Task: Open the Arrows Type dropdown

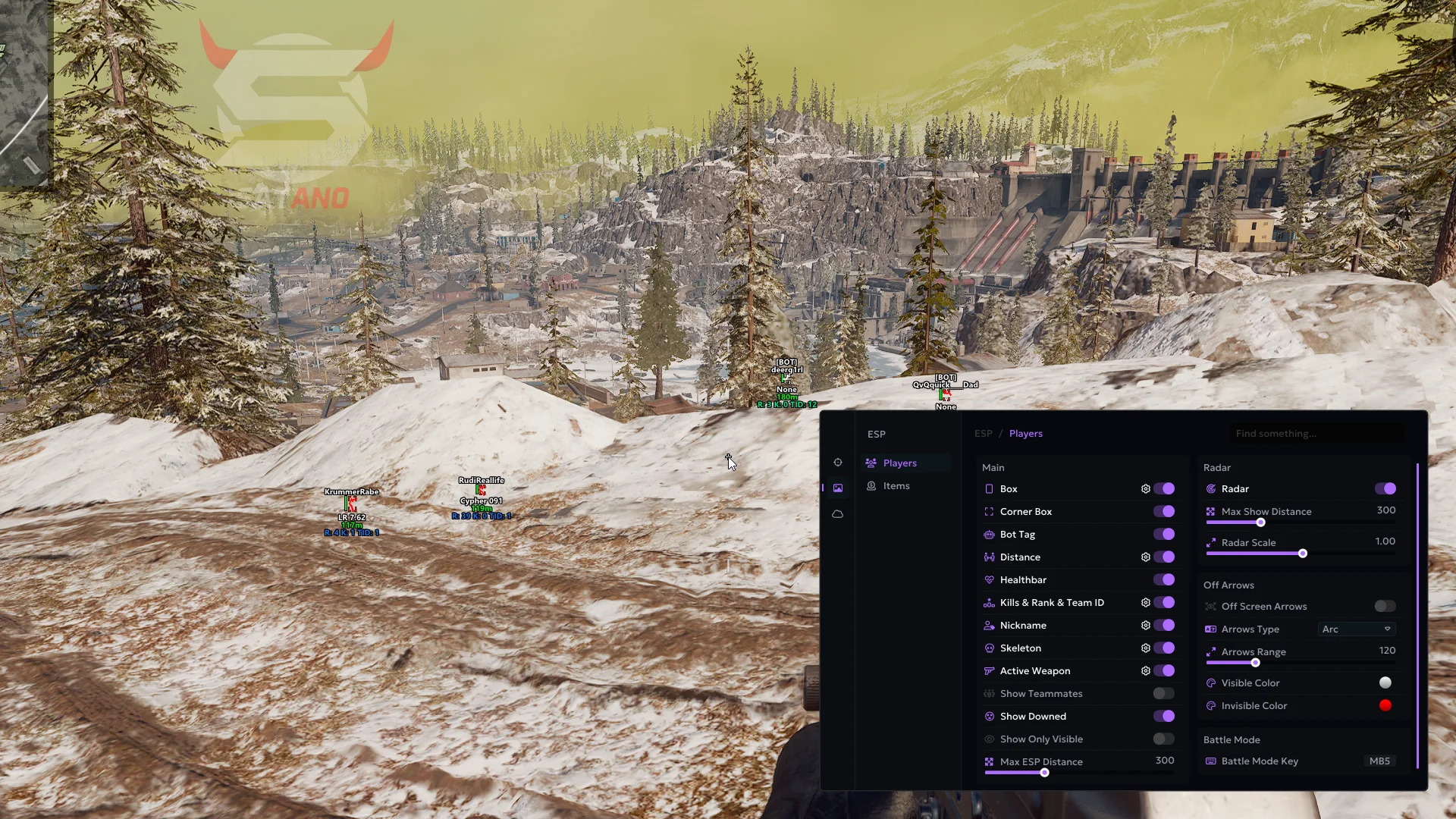Action: click(x=1357, y=629)
